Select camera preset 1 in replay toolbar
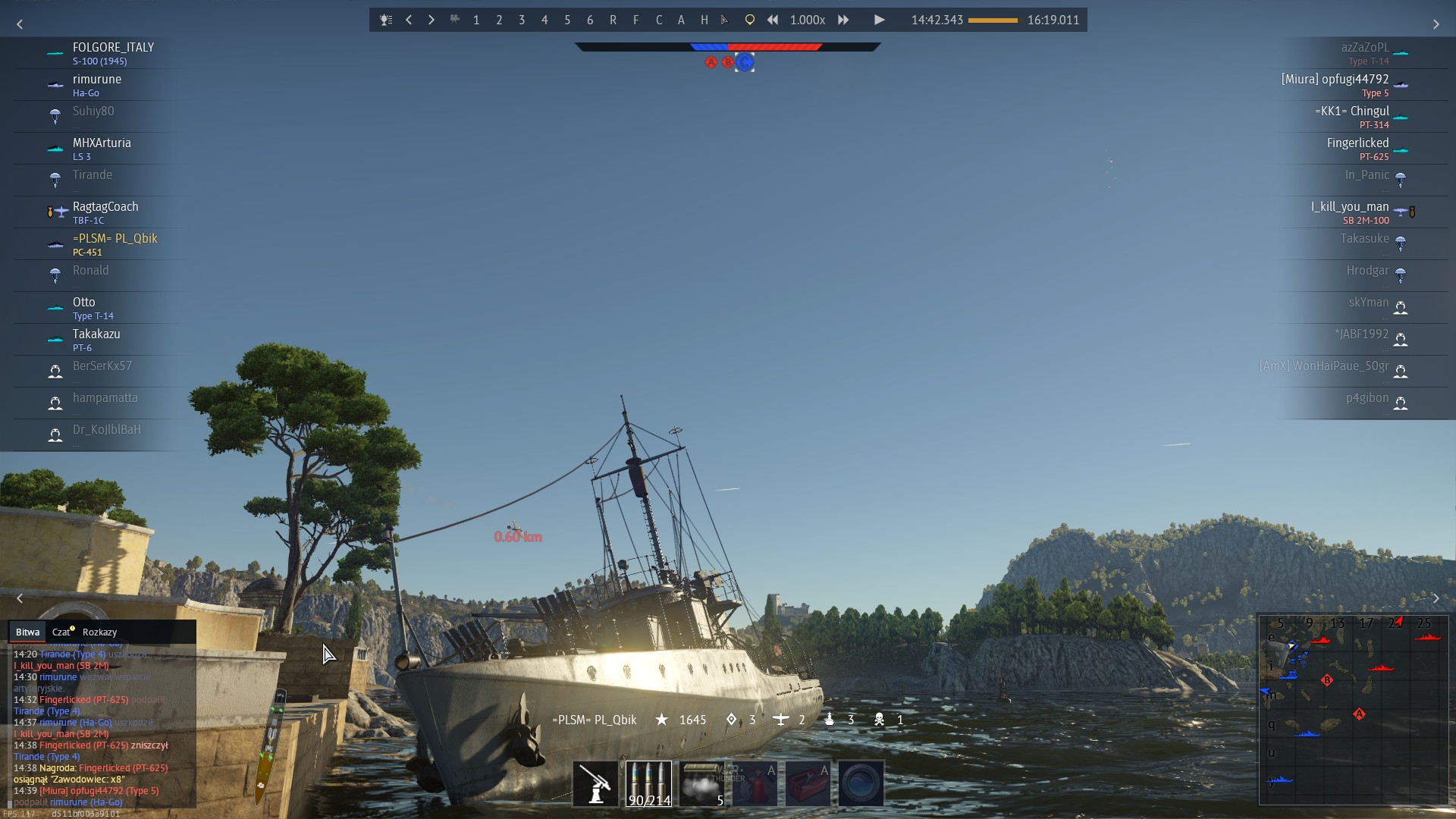Viewport: 1456px width, 819px height. pyautogui.click(x=476, y=20)
